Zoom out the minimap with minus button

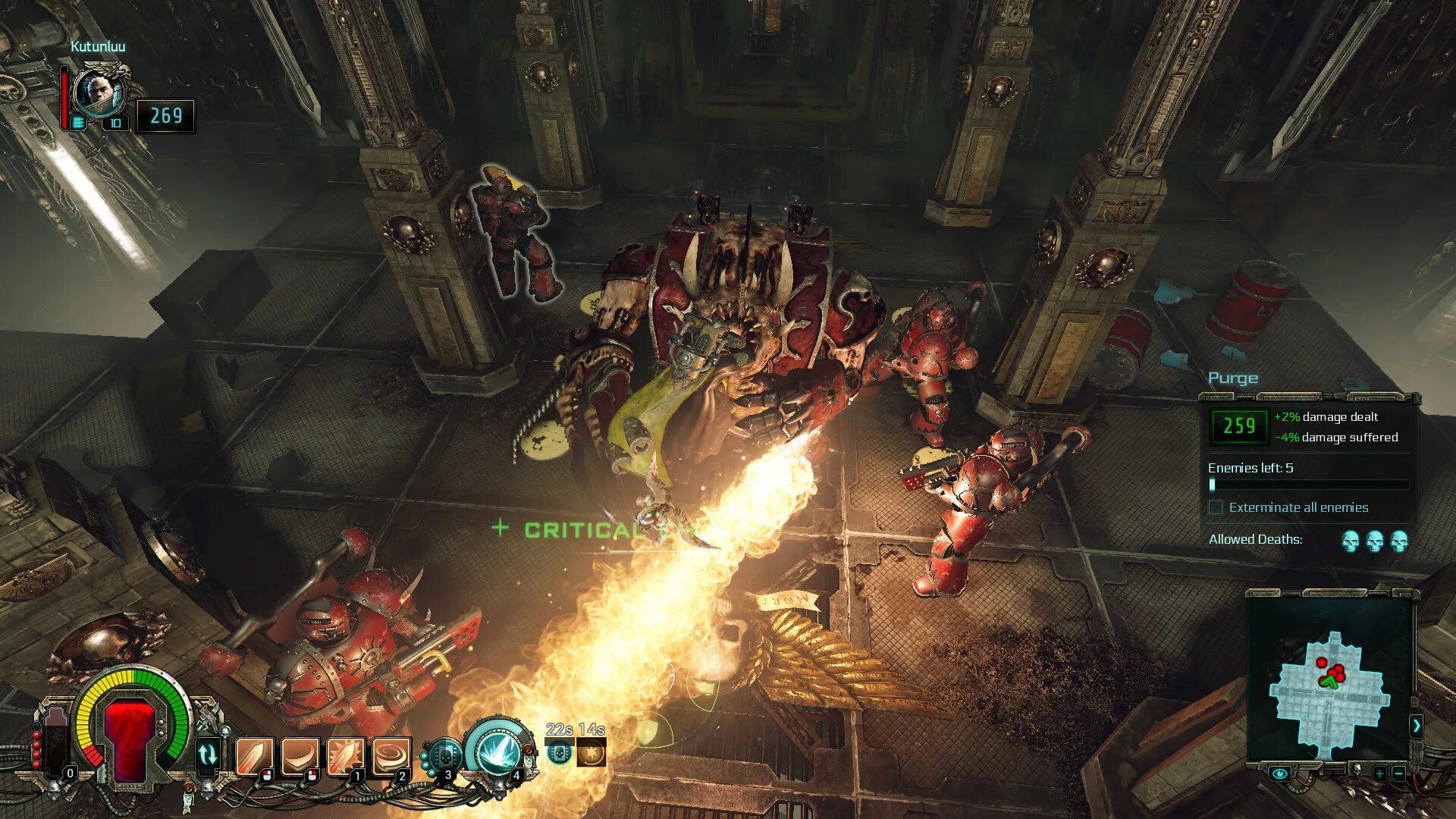[1399, 773]
